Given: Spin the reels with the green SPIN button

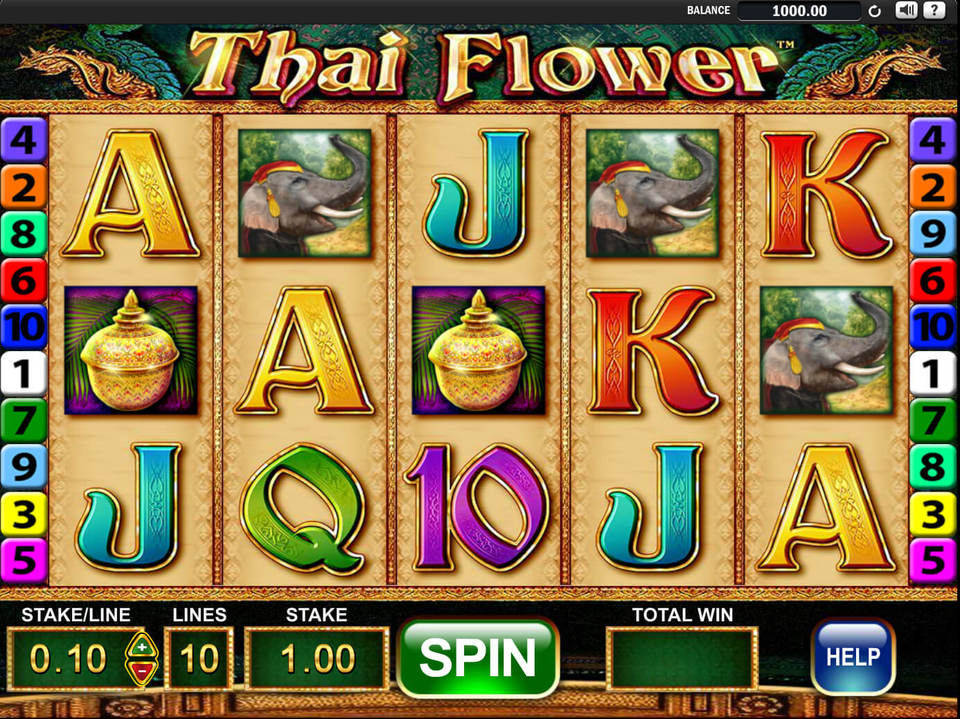Looking at the screenshot, I should [477, 657].
